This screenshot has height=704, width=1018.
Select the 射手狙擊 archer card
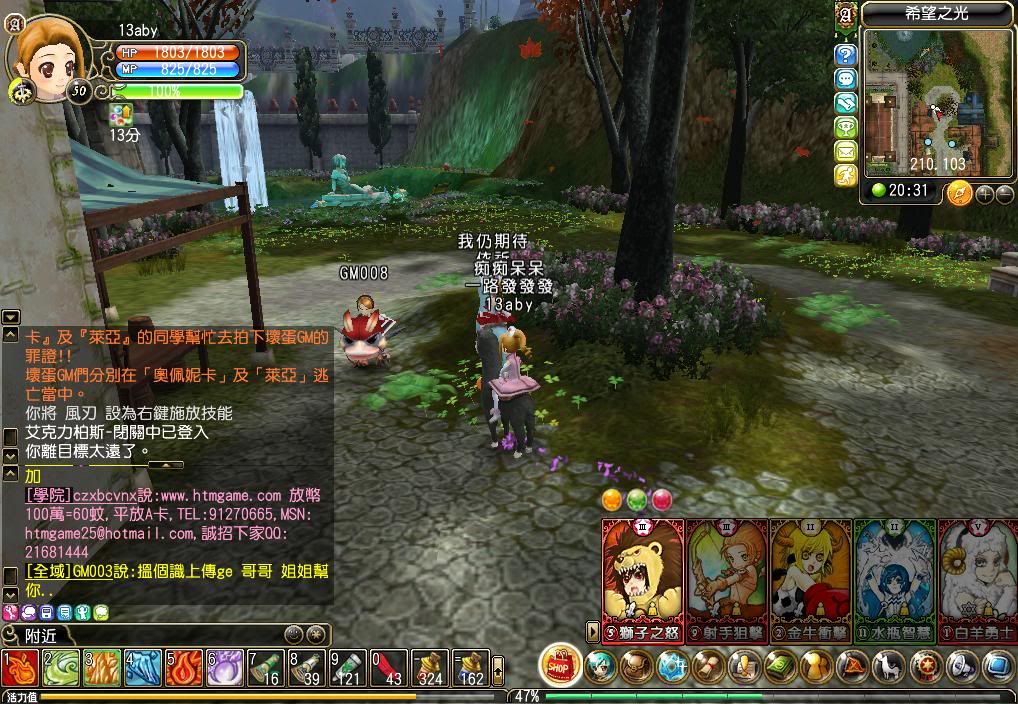click(727, 577)
